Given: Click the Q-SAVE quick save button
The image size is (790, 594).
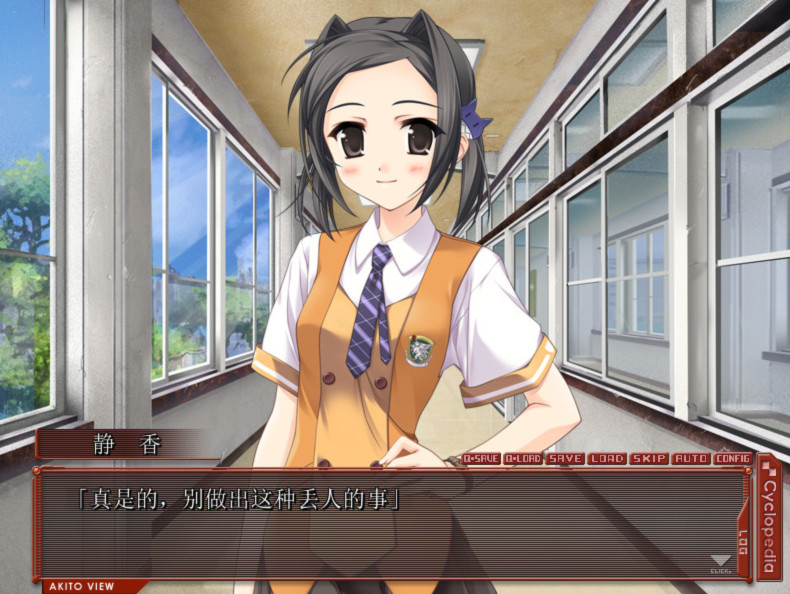Looking at the screenshot, I should 481,459.
